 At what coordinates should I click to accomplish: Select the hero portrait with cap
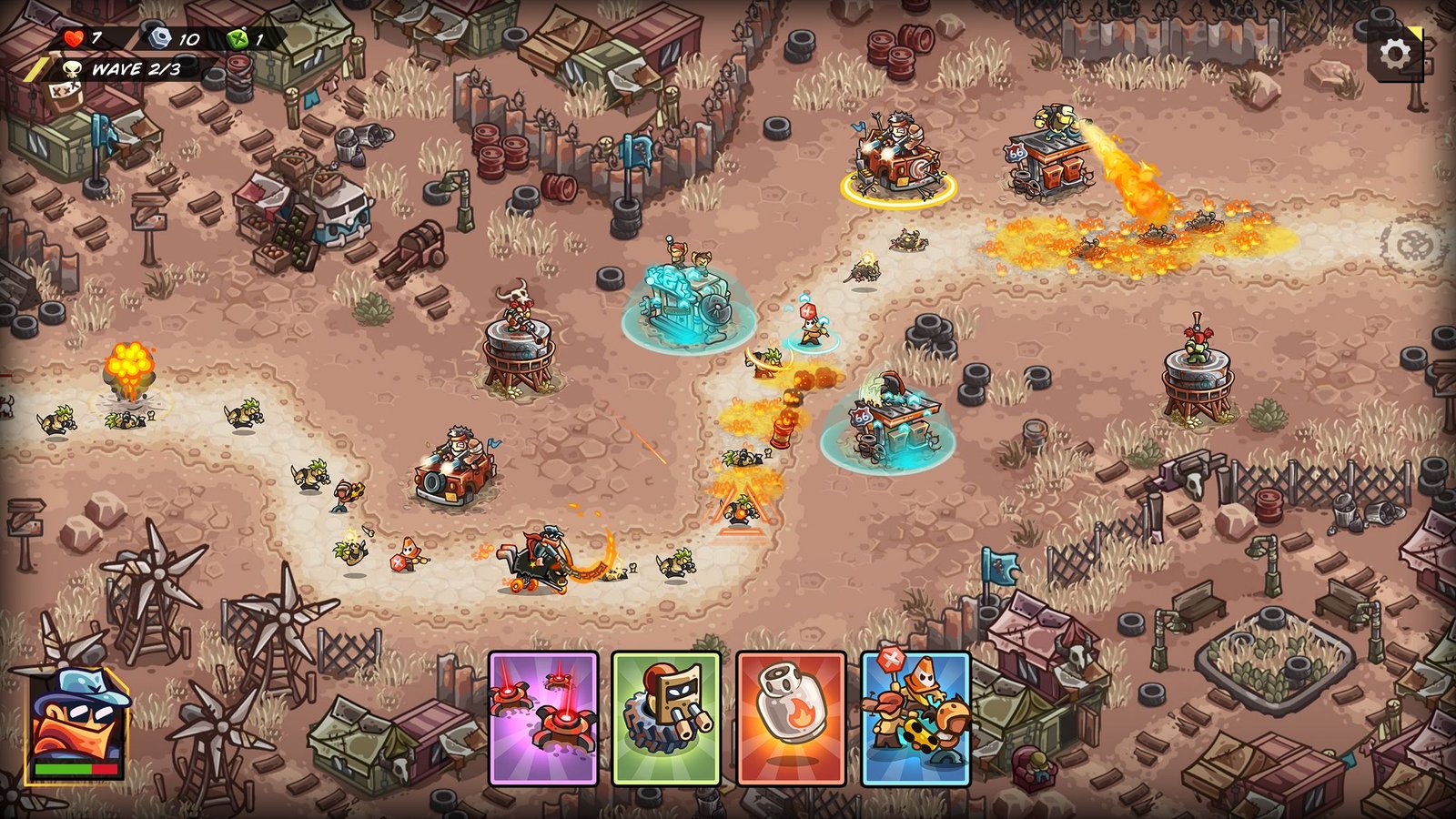pos(76,725)
